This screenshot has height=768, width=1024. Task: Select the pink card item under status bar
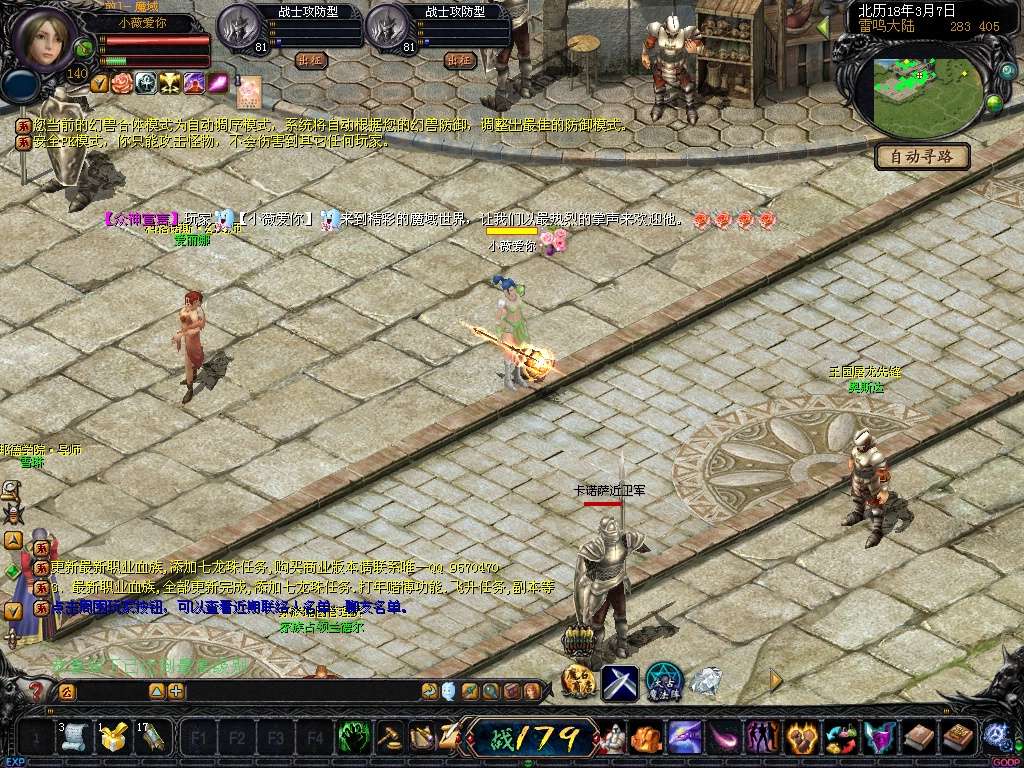pos(249,92)
